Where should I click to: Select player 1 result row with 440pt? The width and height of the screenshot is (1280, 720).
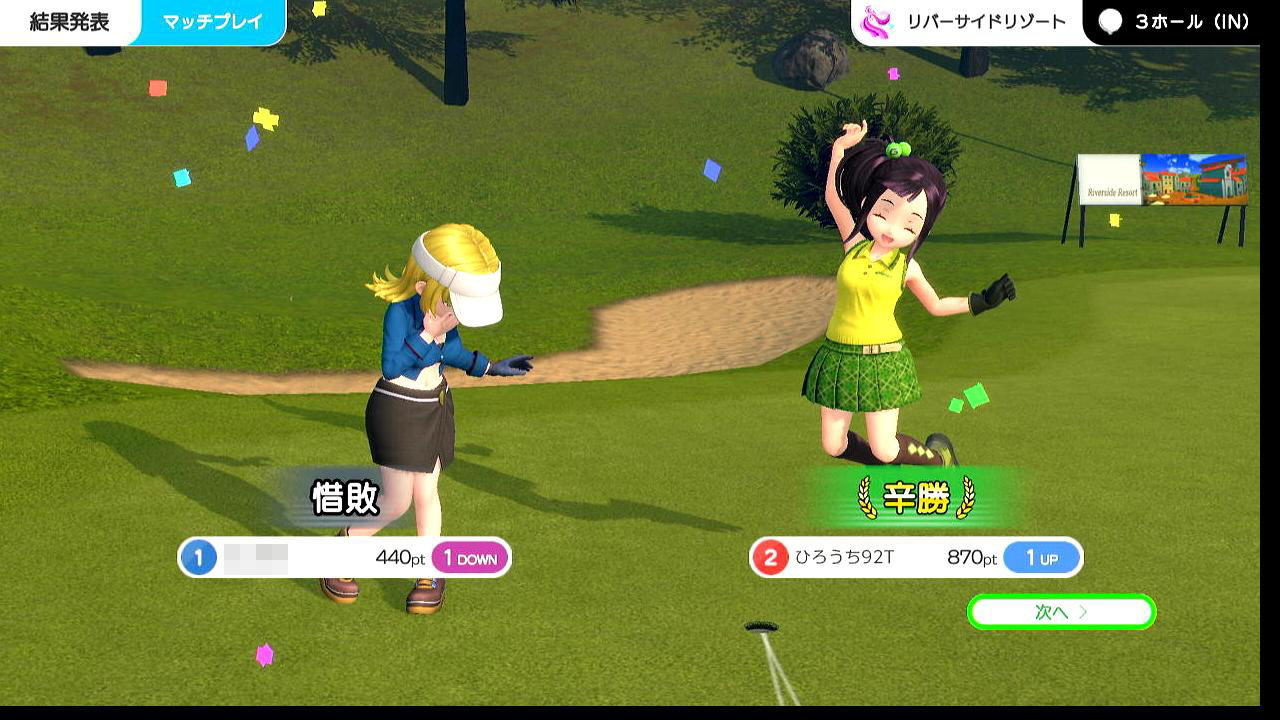point(344,558)
